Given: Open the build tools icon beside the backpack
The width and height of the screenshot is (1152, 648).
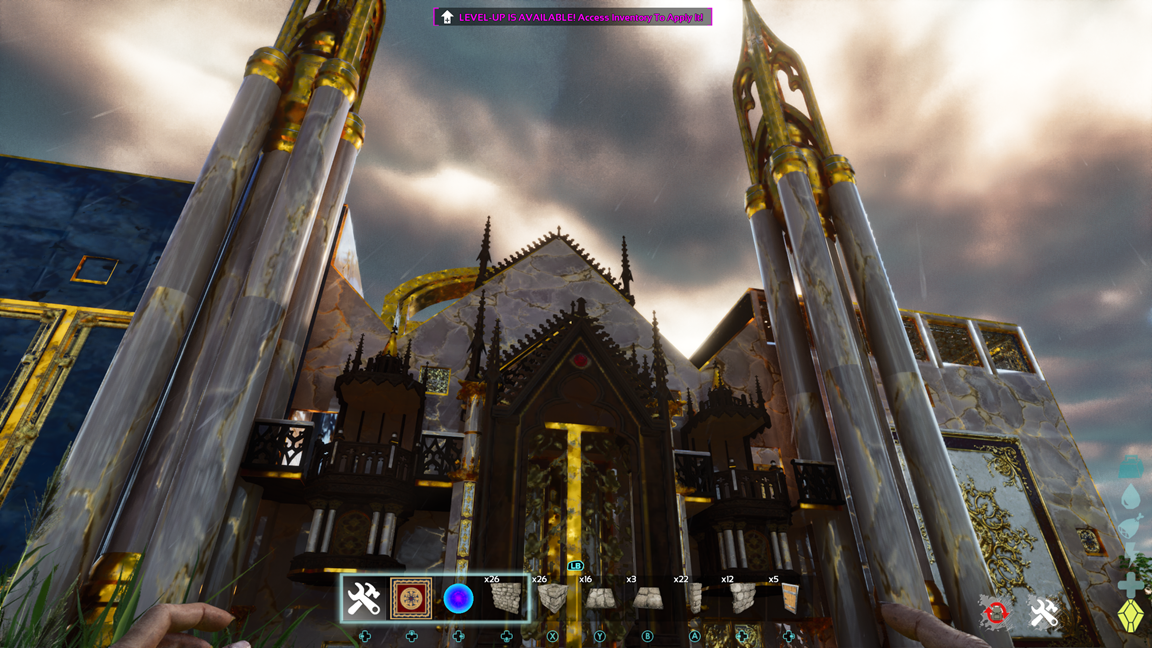Looking at the screenshot, I should click(1044, 613).
